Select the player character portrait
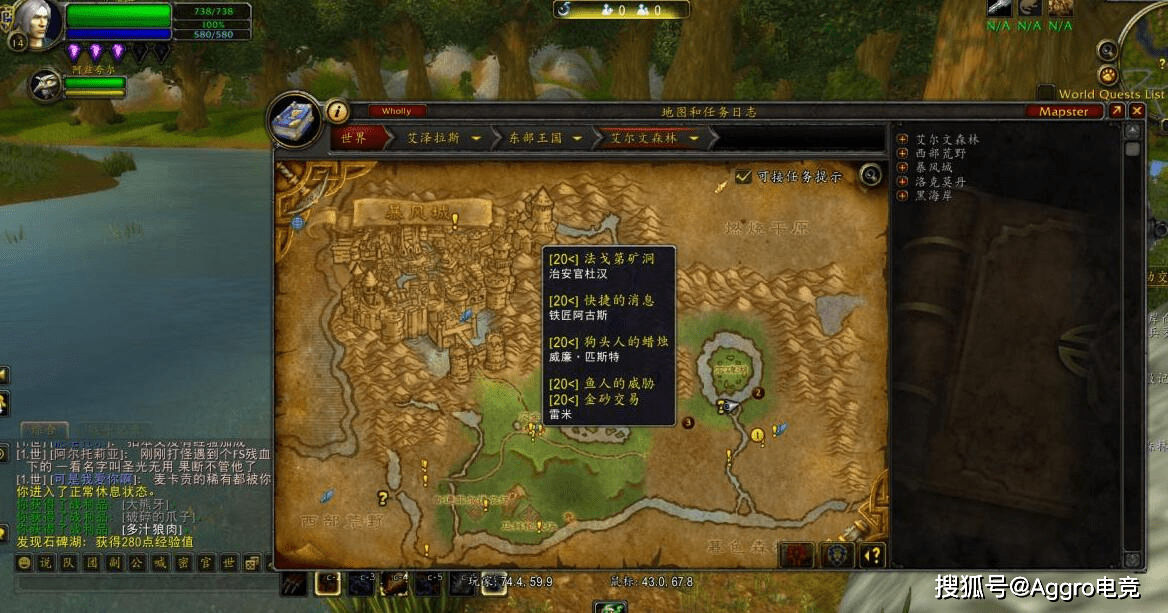 pos(40,24)
